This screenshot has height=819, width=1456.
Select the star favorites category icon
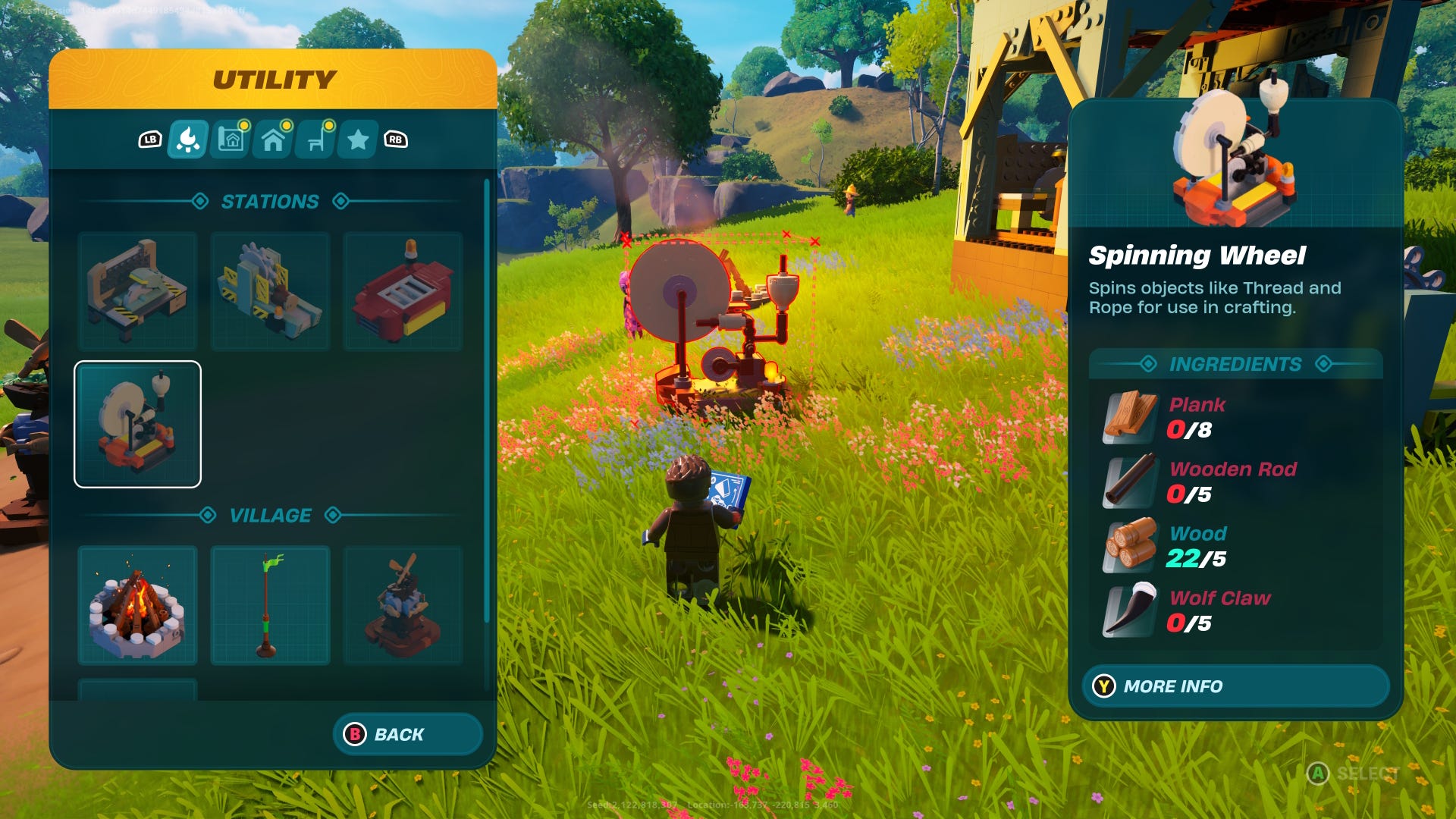[x=359, y=139]
